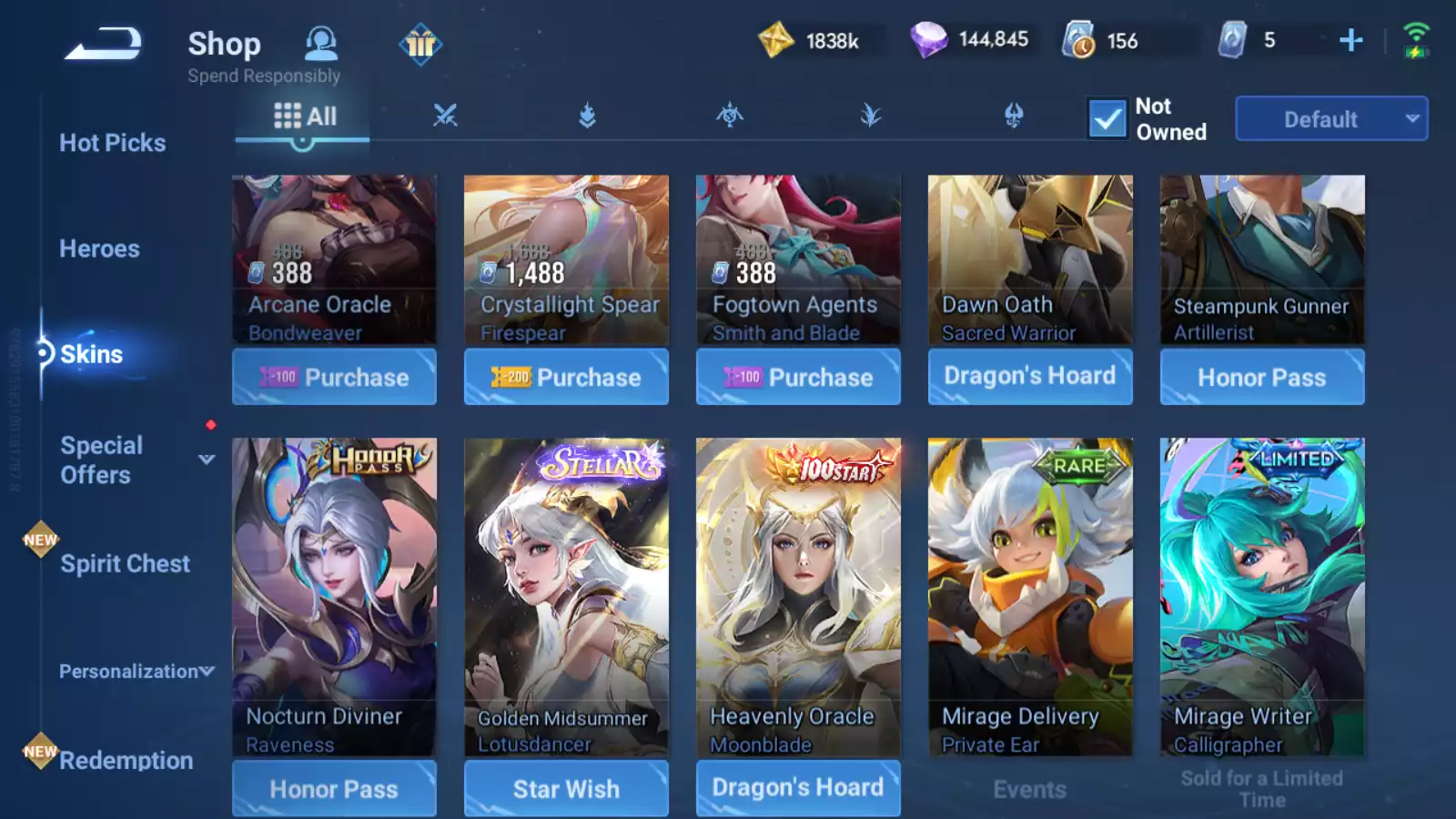Open the Spirit Chest section
Viewport: 1456px width, 819px height.
(x=125, y=564)
